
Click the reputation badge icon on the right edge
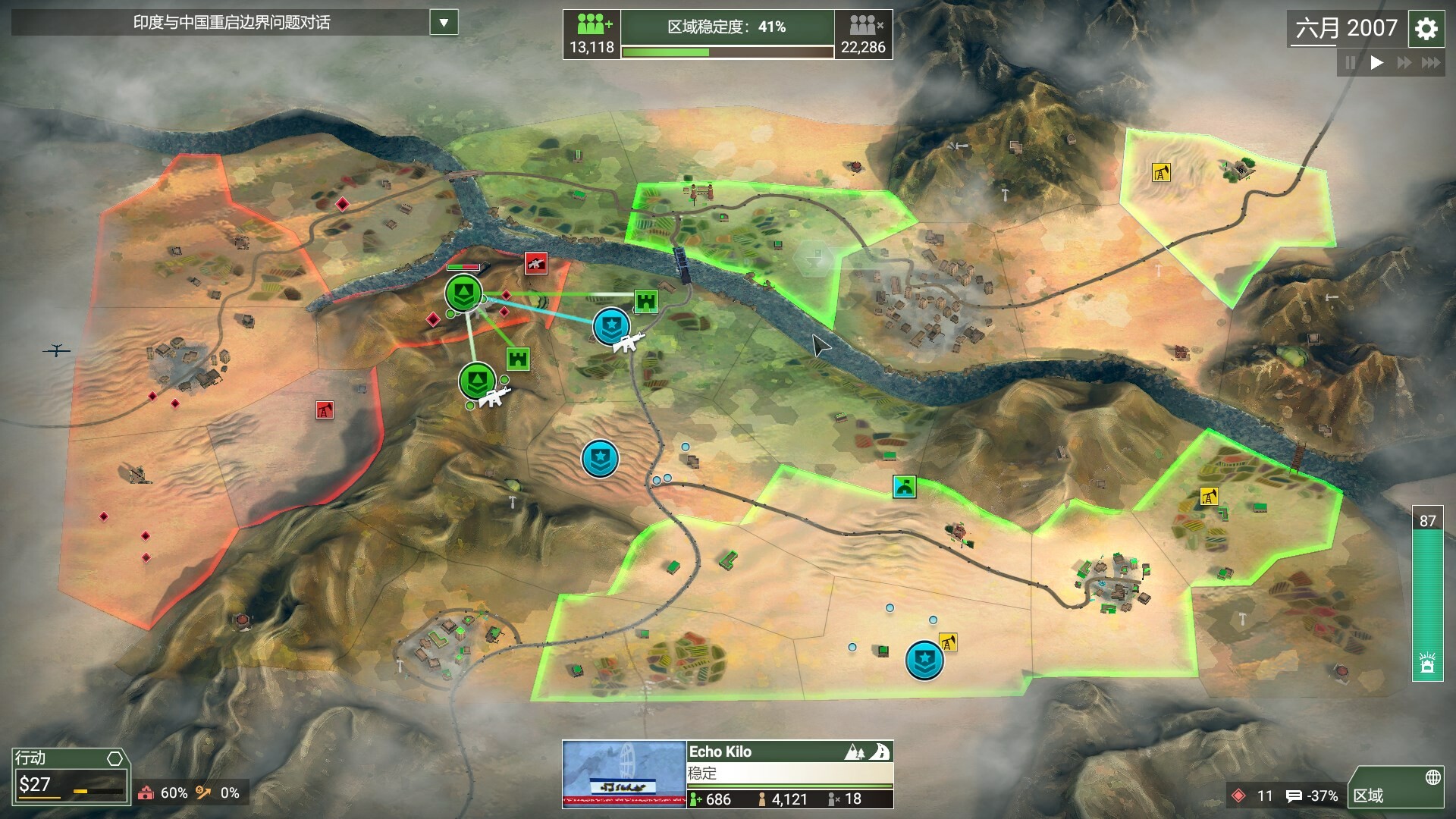pyautogui.click(x=1429, y=663)
